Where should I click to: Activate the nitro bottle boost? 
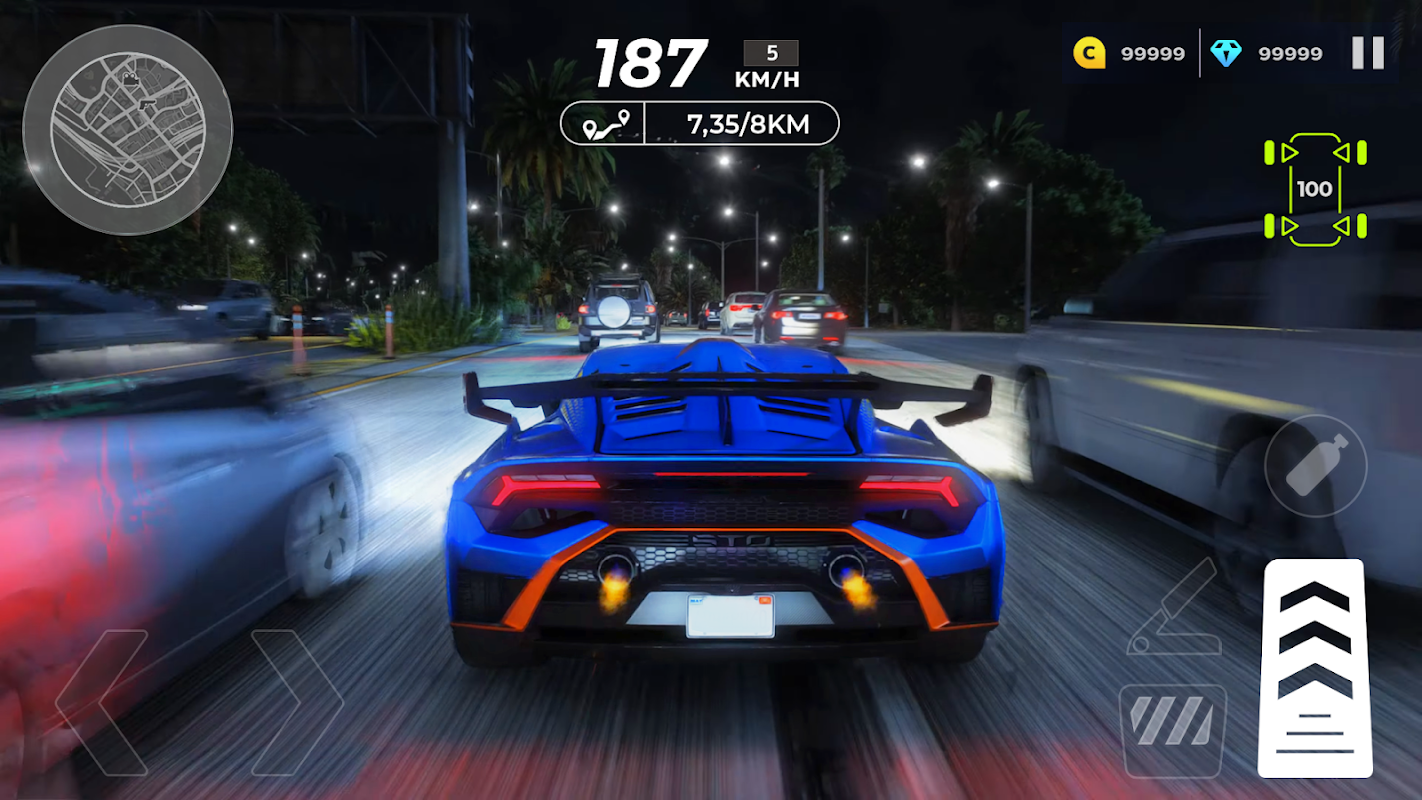tap(1315, 465)
